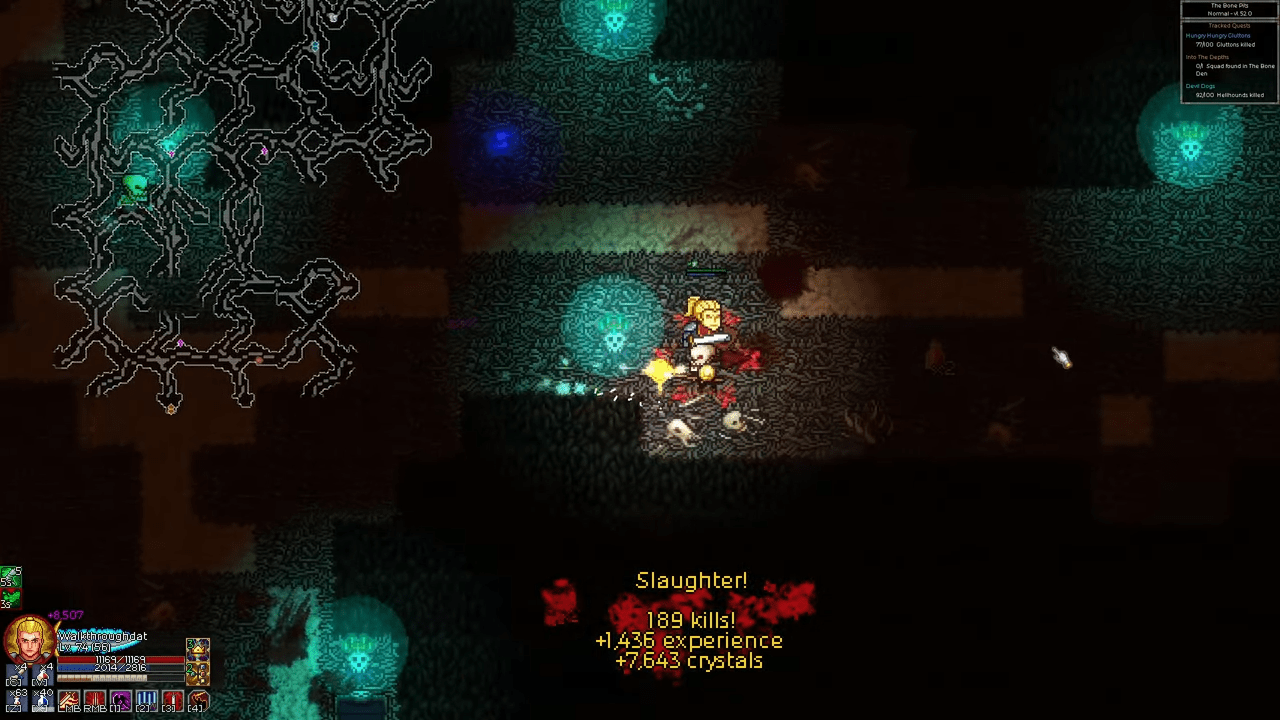Click the Walkthroughdat player name
This screenshot has height=720, width=1280.
click(102, 636)
